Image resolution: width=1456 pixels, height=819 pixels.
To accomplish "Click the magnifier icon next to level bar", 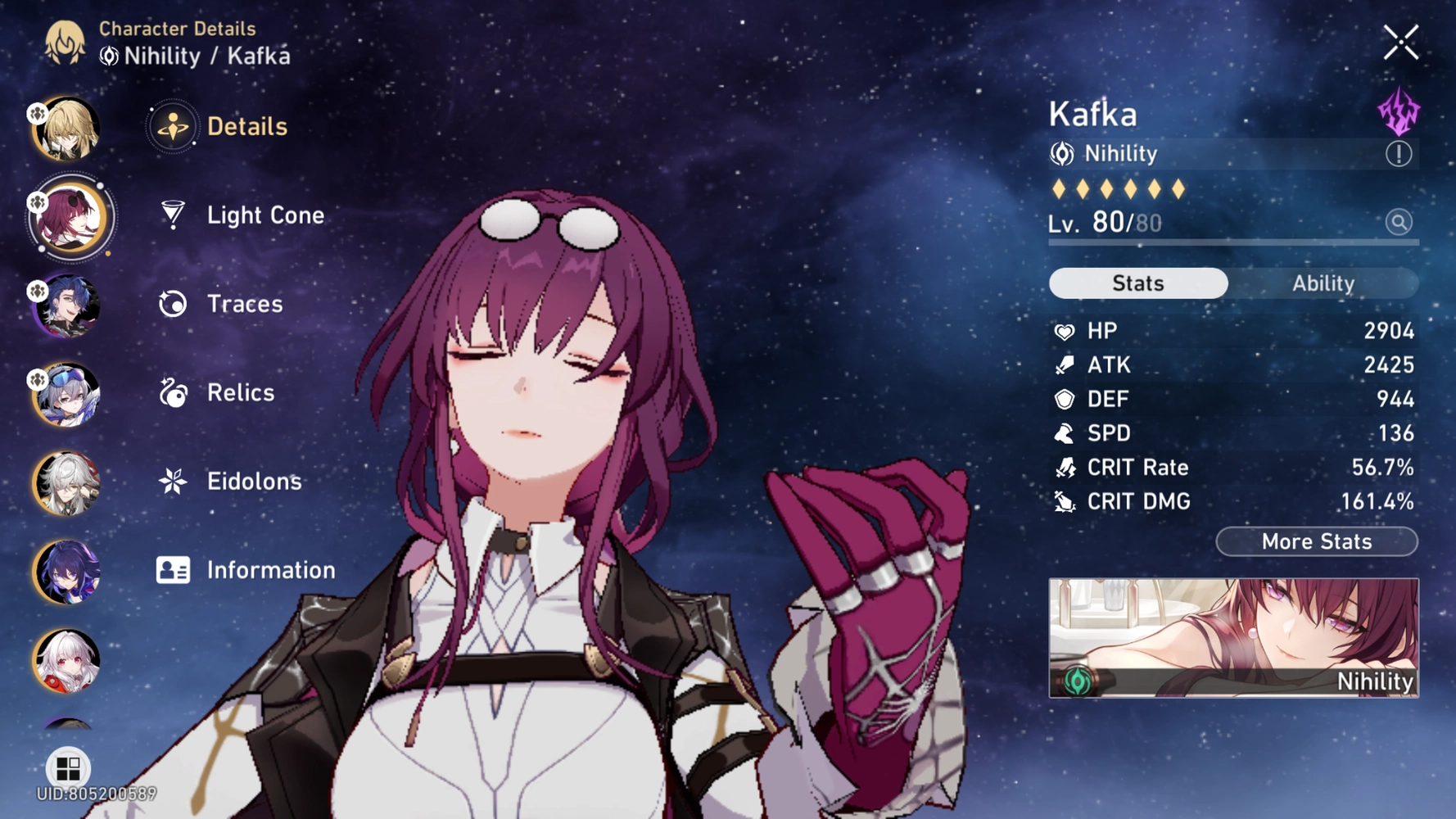I will pyautogui.click(x=1400, y=222).
